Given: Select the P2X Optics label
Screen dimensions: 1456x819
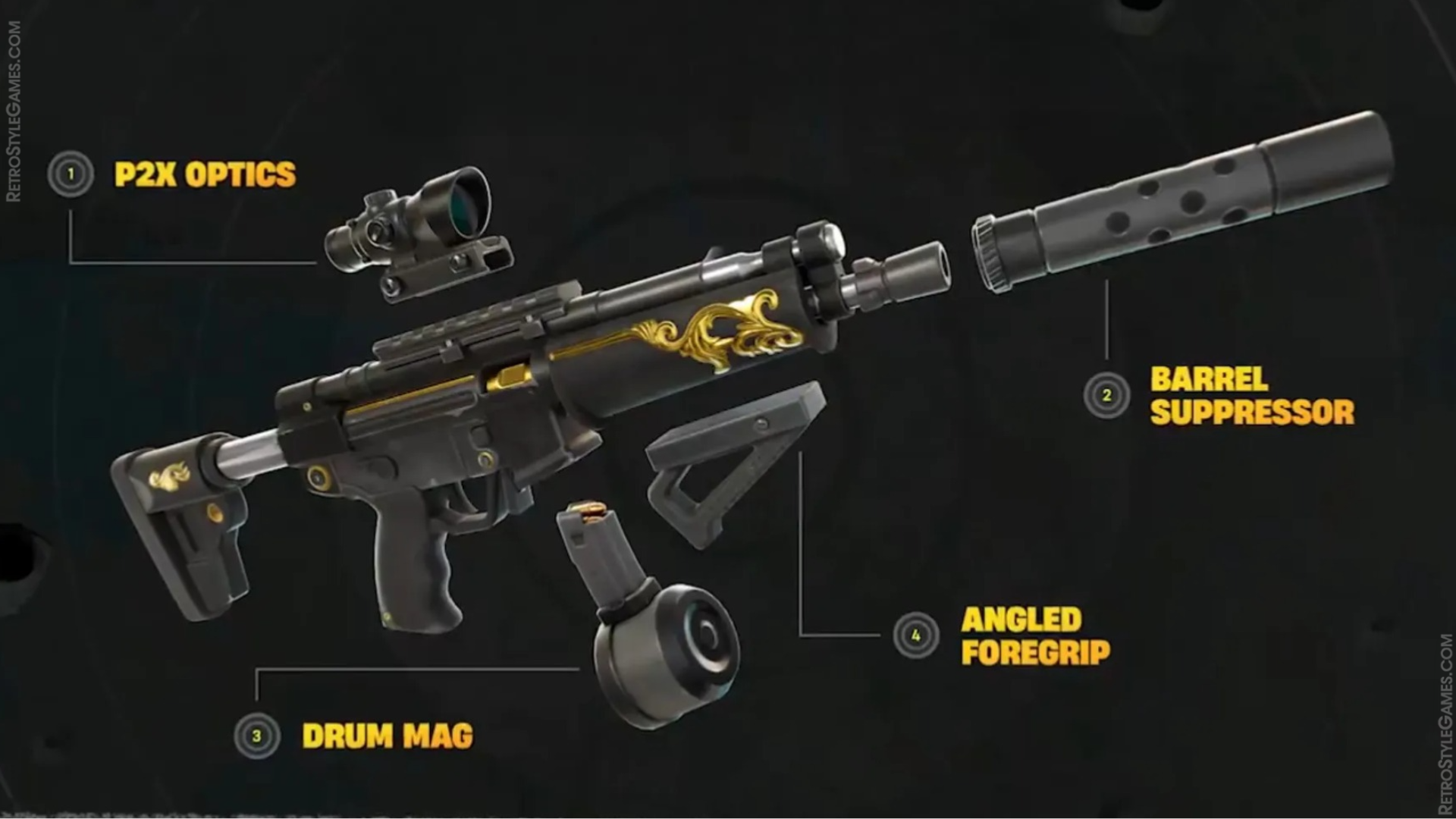Looking at the screenshot, I should 205,174.
